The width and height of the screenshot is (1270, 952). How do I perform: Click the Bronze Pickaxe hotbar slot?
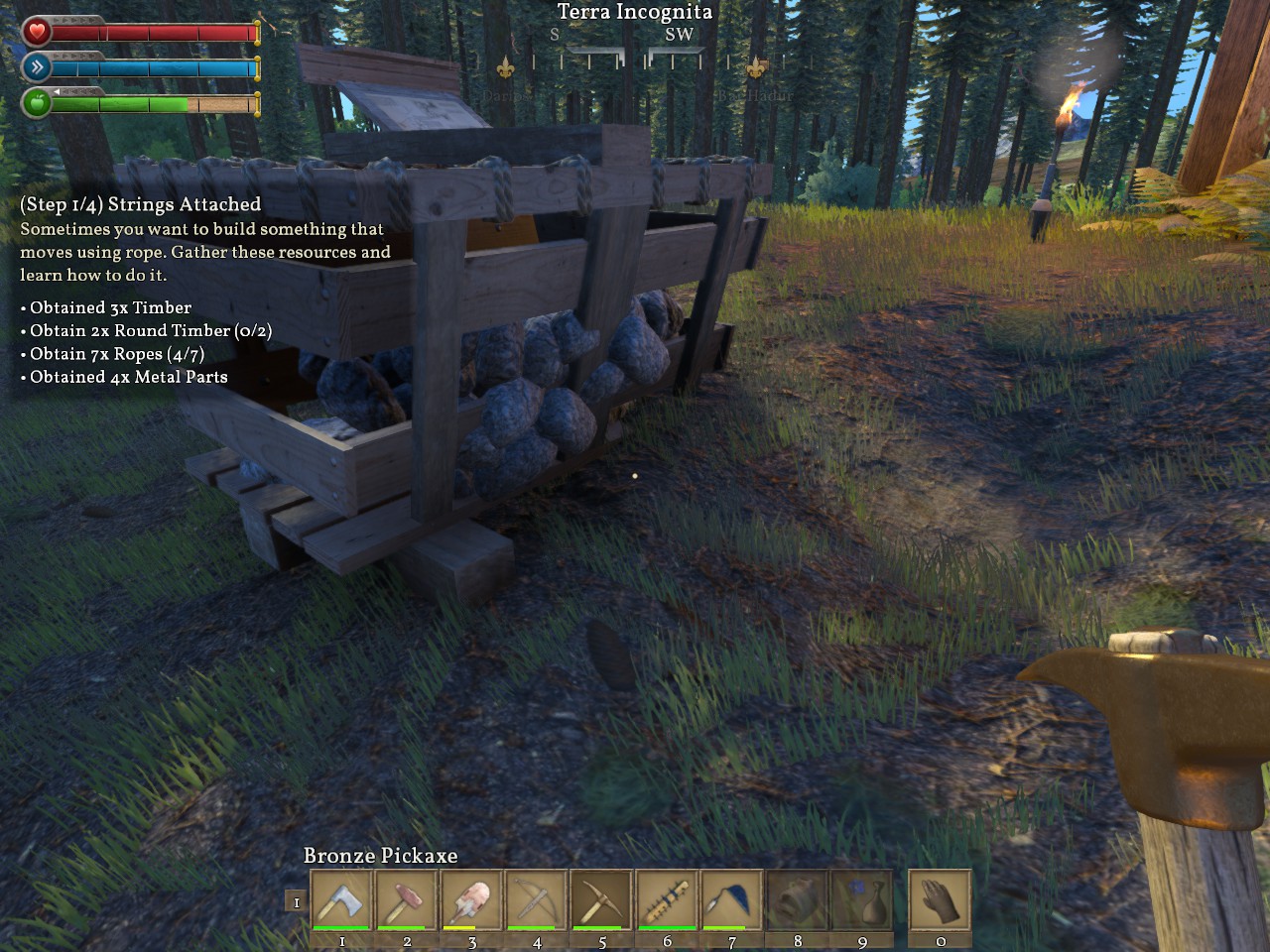pyautogui.click(x=602, y=900)
